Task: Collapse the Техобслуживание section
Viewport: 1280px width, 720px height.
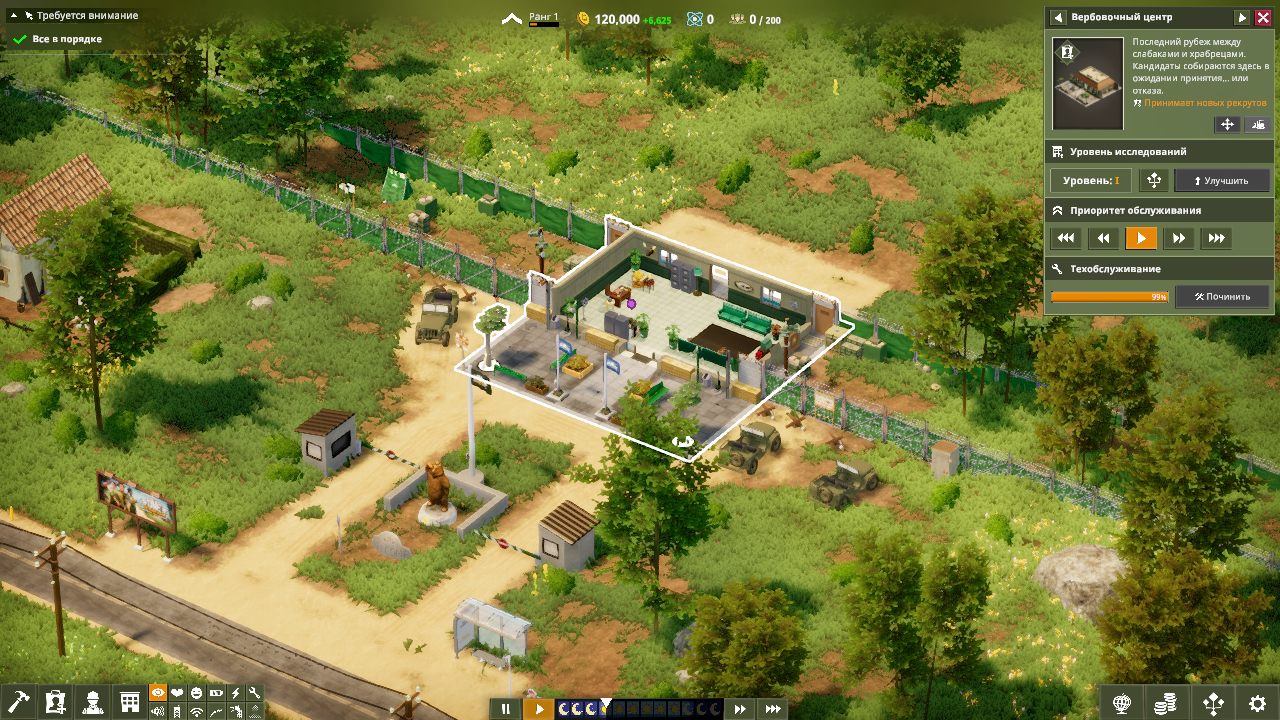Action: pos(1160,268)
